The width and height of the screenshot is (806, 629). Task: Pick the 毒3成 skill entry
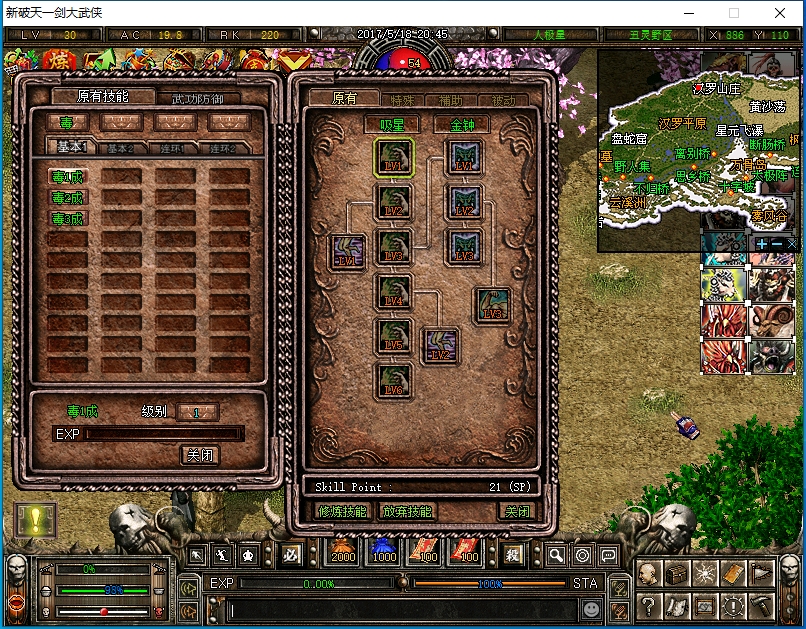point(69,219)
